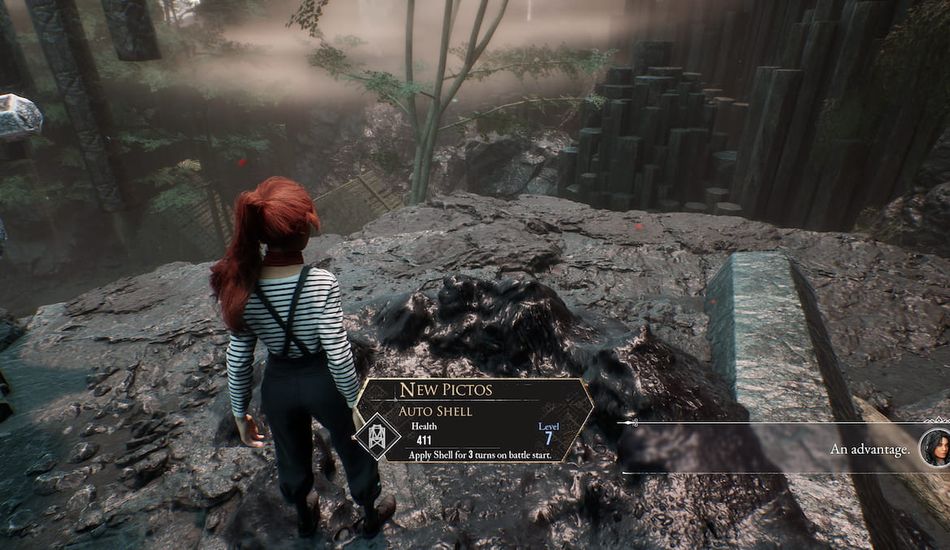Click the speaker portrait beside the dialogue
This screenshot has width=950, height=550.
pos(934,448)
